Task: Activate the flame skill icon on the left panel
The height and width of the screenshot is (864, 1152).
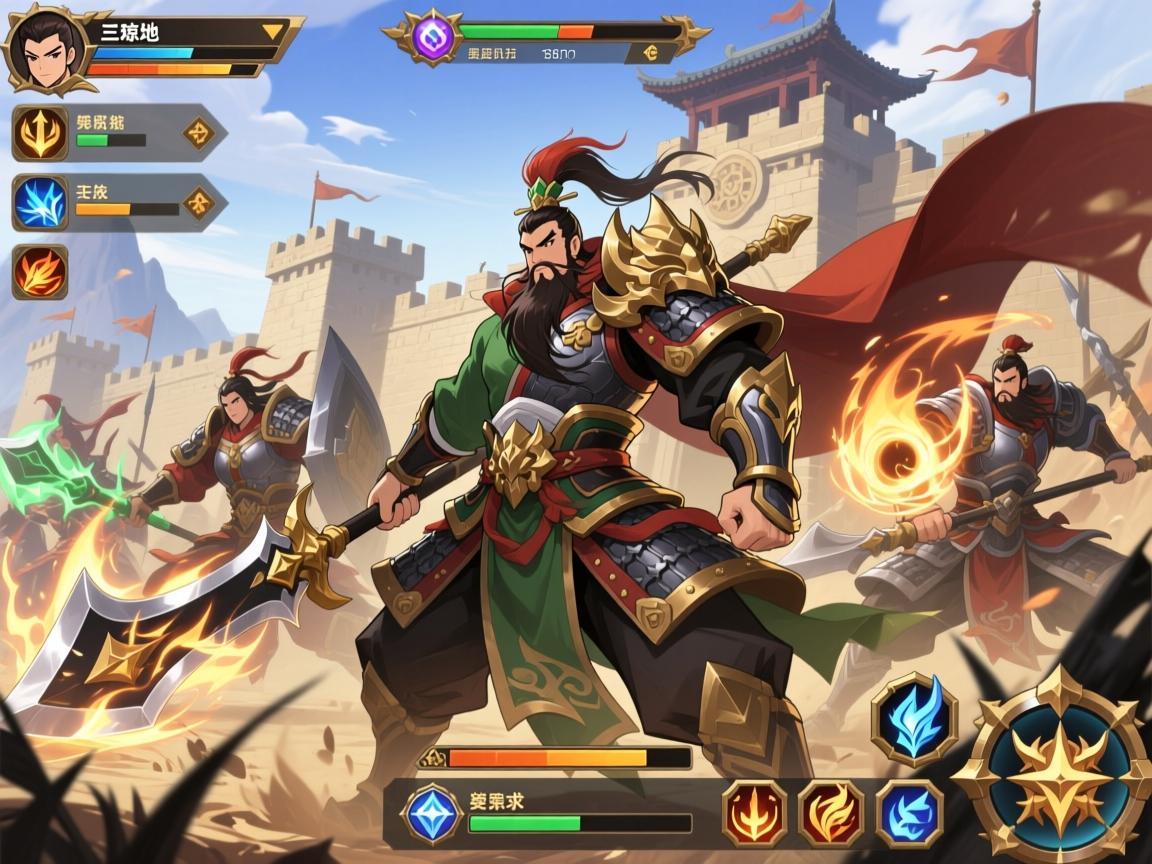Action: (x=40, y=271)
